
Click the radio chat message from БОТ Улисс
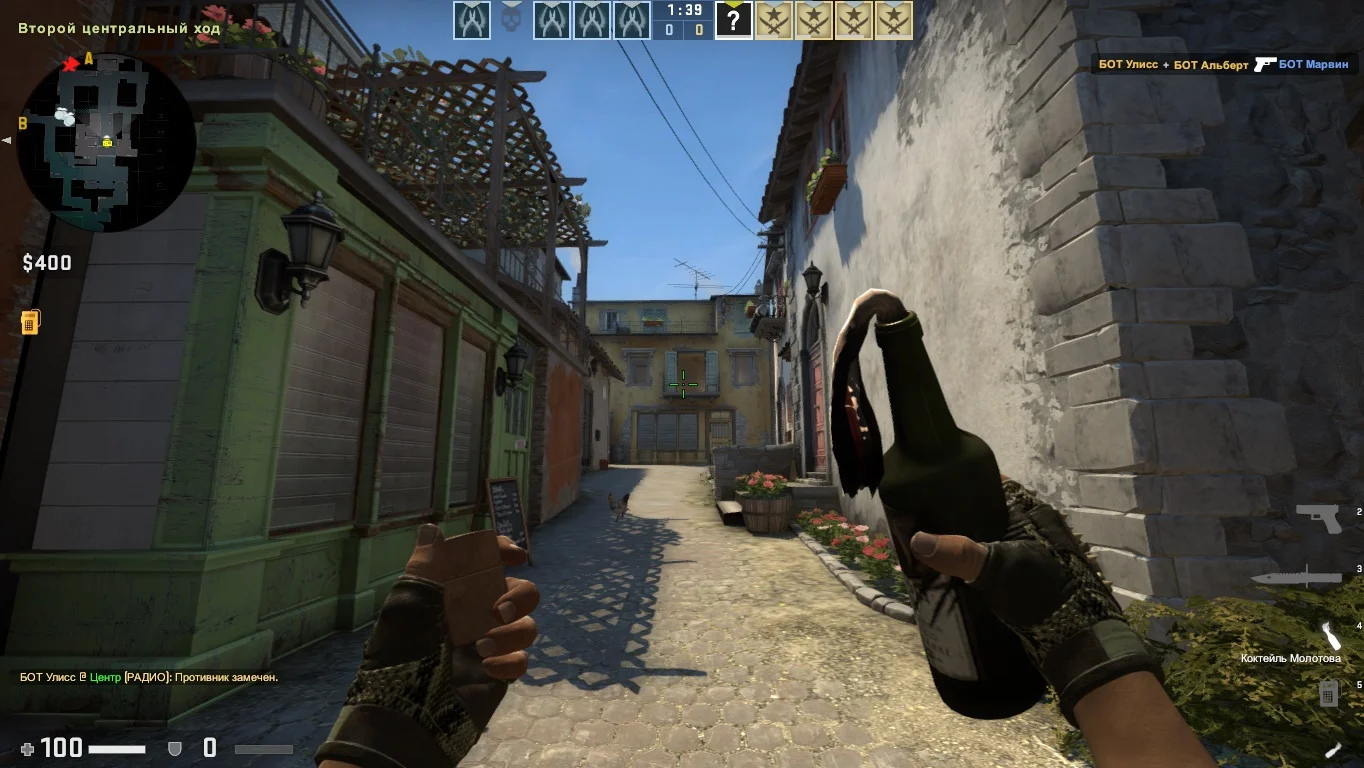pyautogui.click(x=149, y=677)
